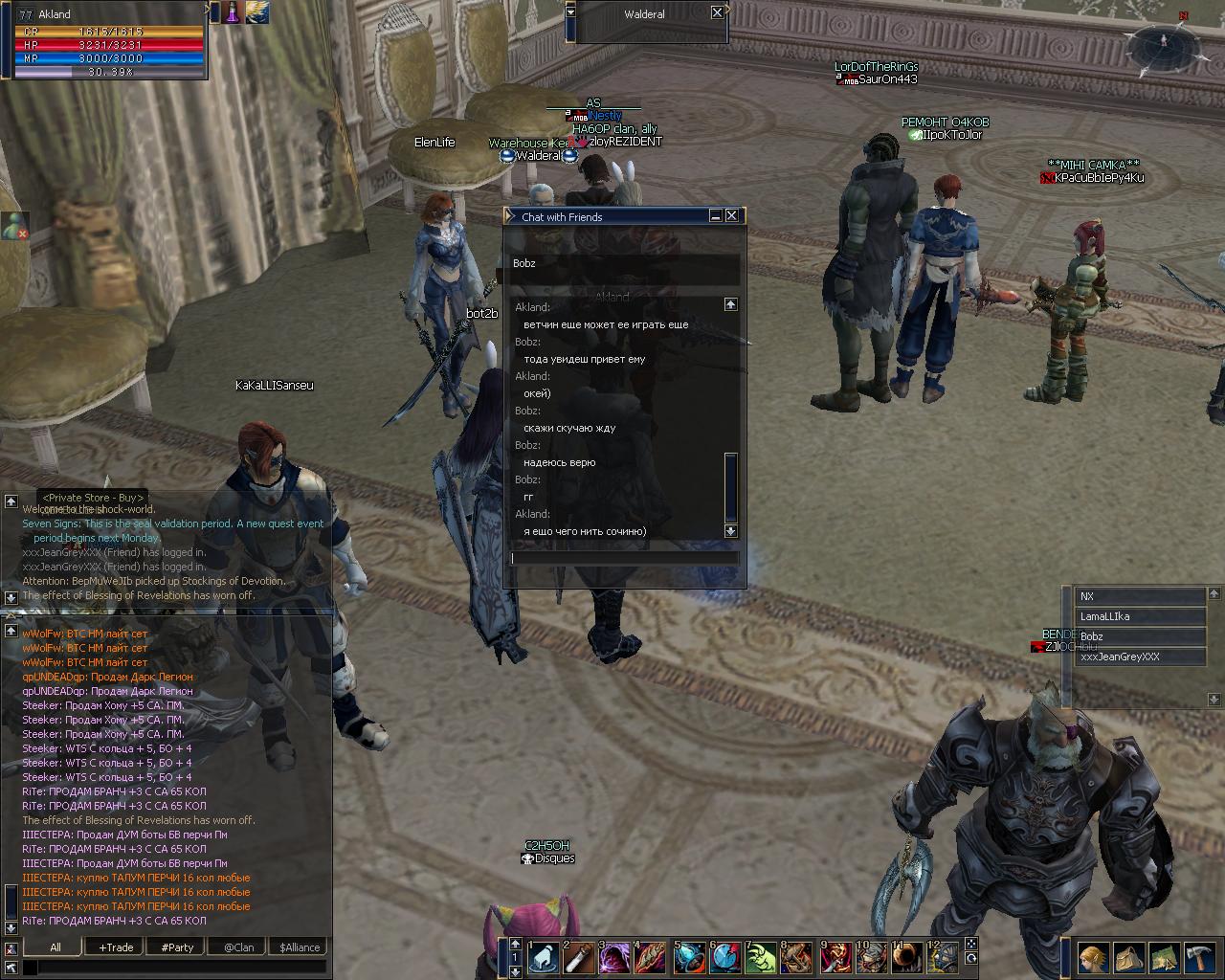Use the white hand skill in hotbar slot 1
1225x980 pixels.
pos(544,958)
